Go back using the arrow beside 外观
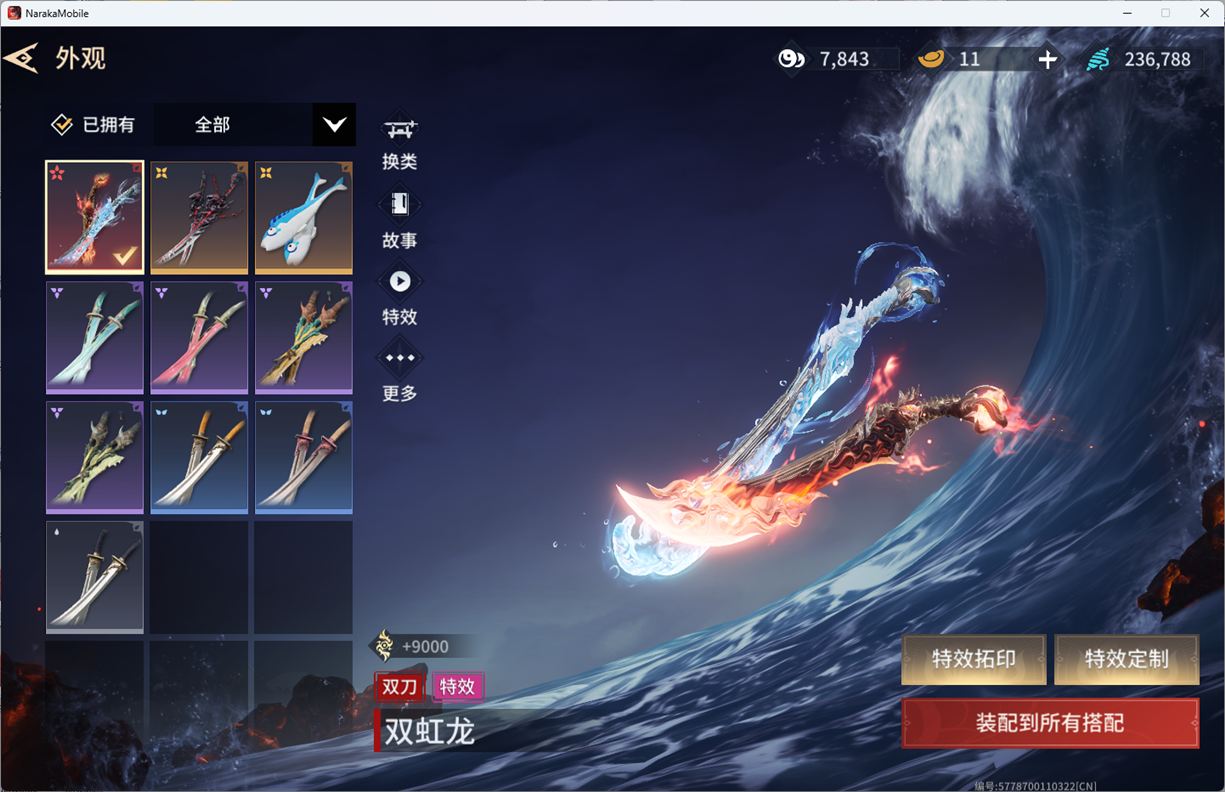The height and width of the screenshot is (792, 1225). point(21,58)
